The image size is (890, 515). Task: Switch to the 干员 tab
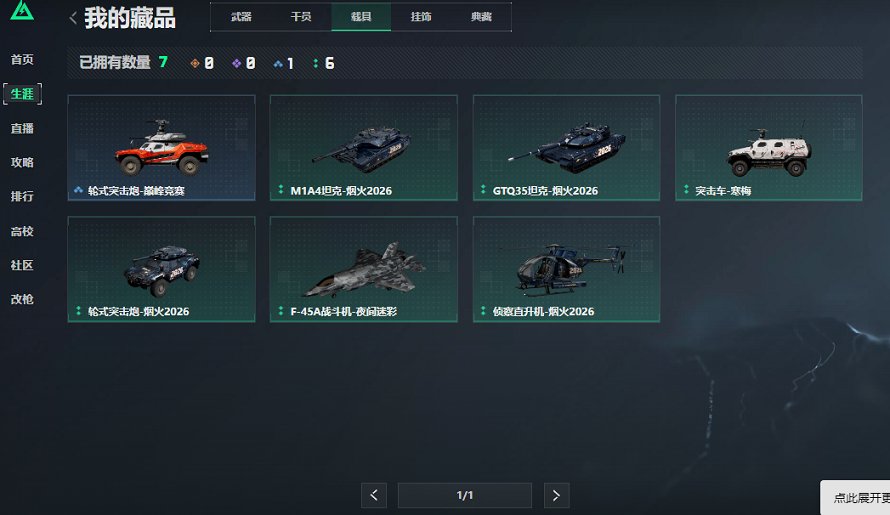(x=301, y=17)
